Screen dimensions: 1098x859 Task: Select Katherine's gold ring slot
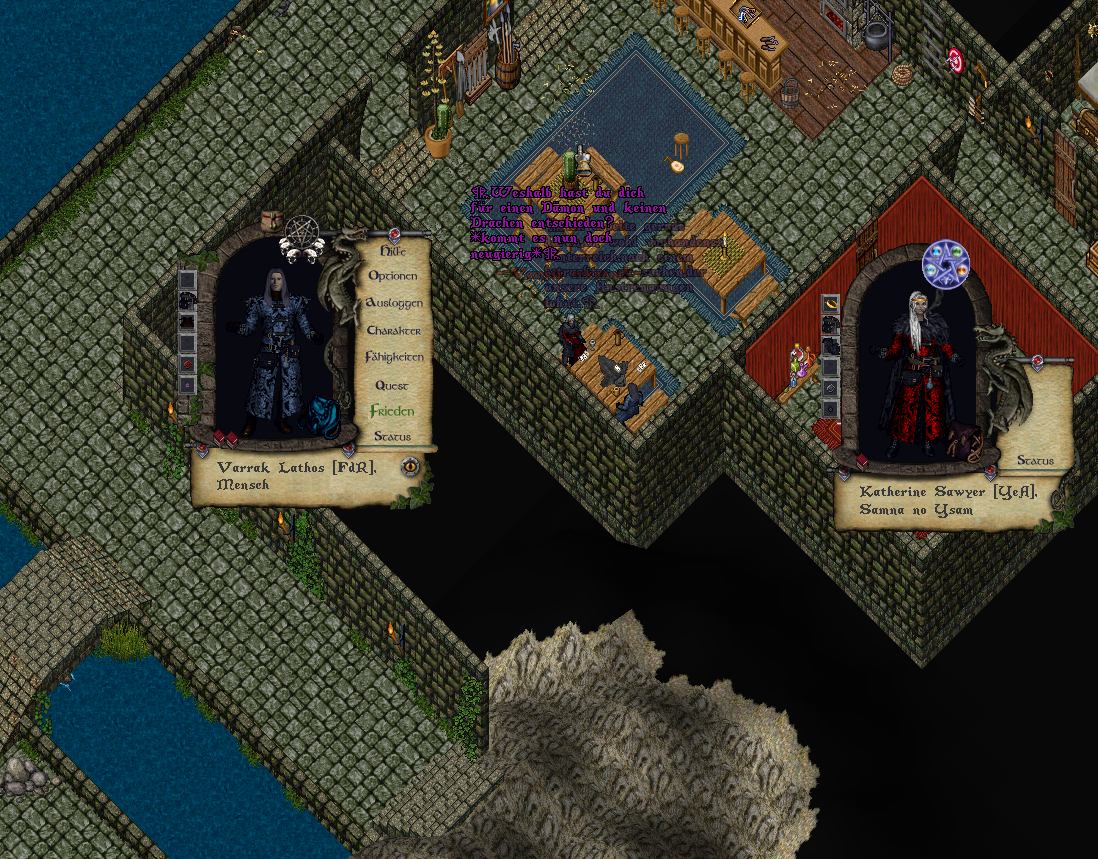[x=830, y=304]
